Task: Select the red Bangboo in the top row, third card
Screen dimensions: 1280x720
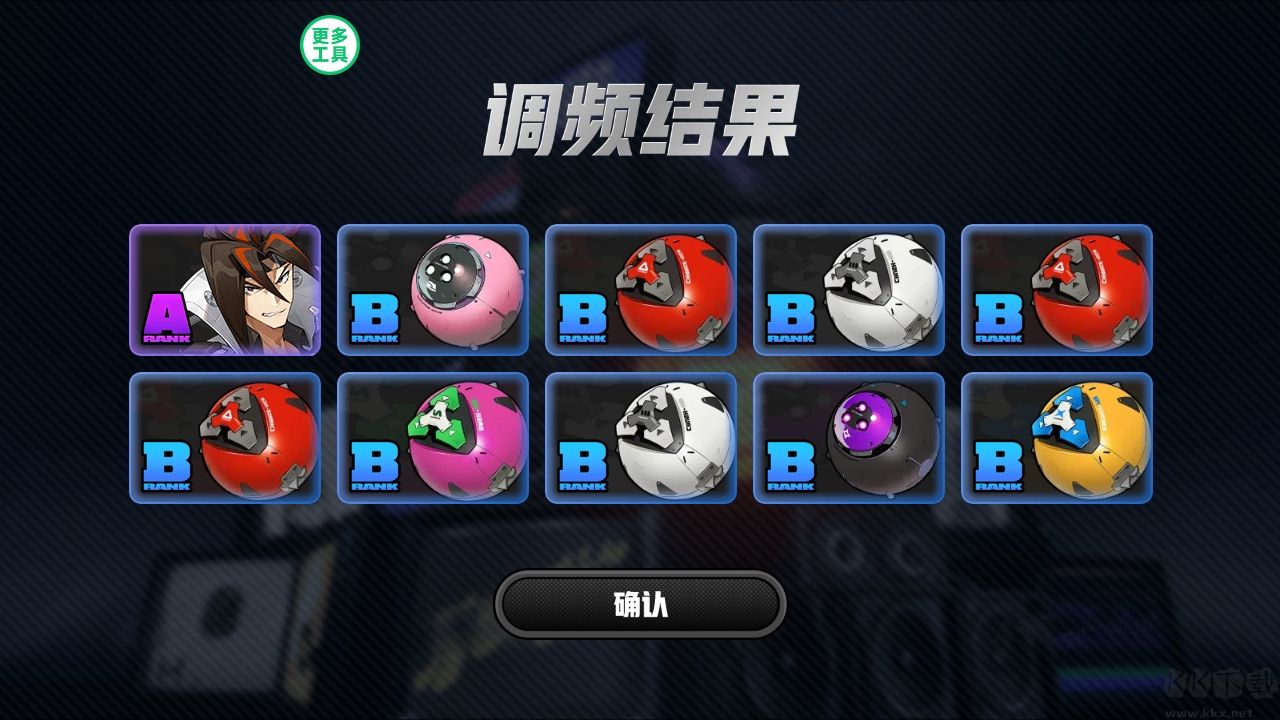Action: [642, 289]
